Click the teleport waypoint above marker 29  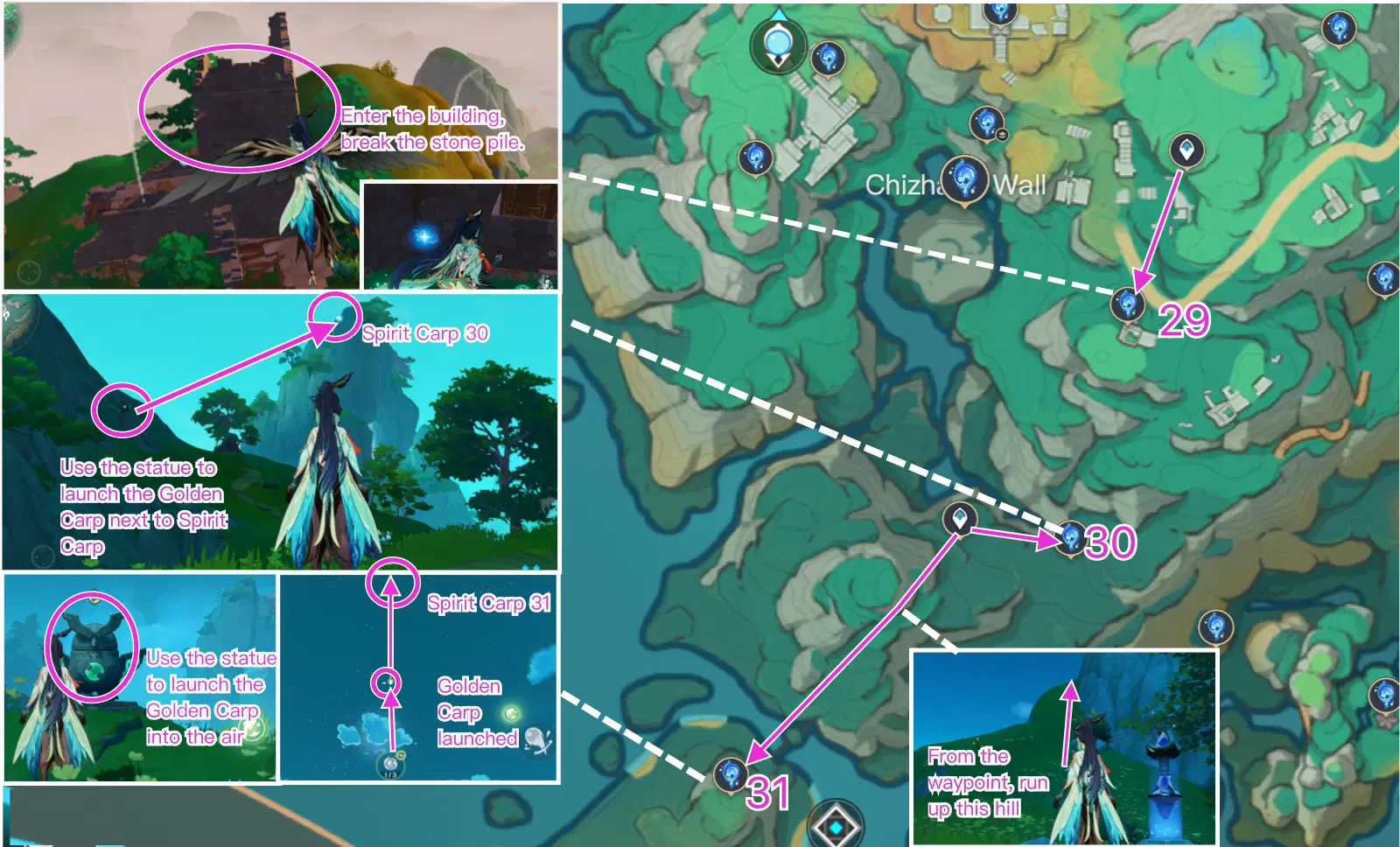tap(1186, 150)
